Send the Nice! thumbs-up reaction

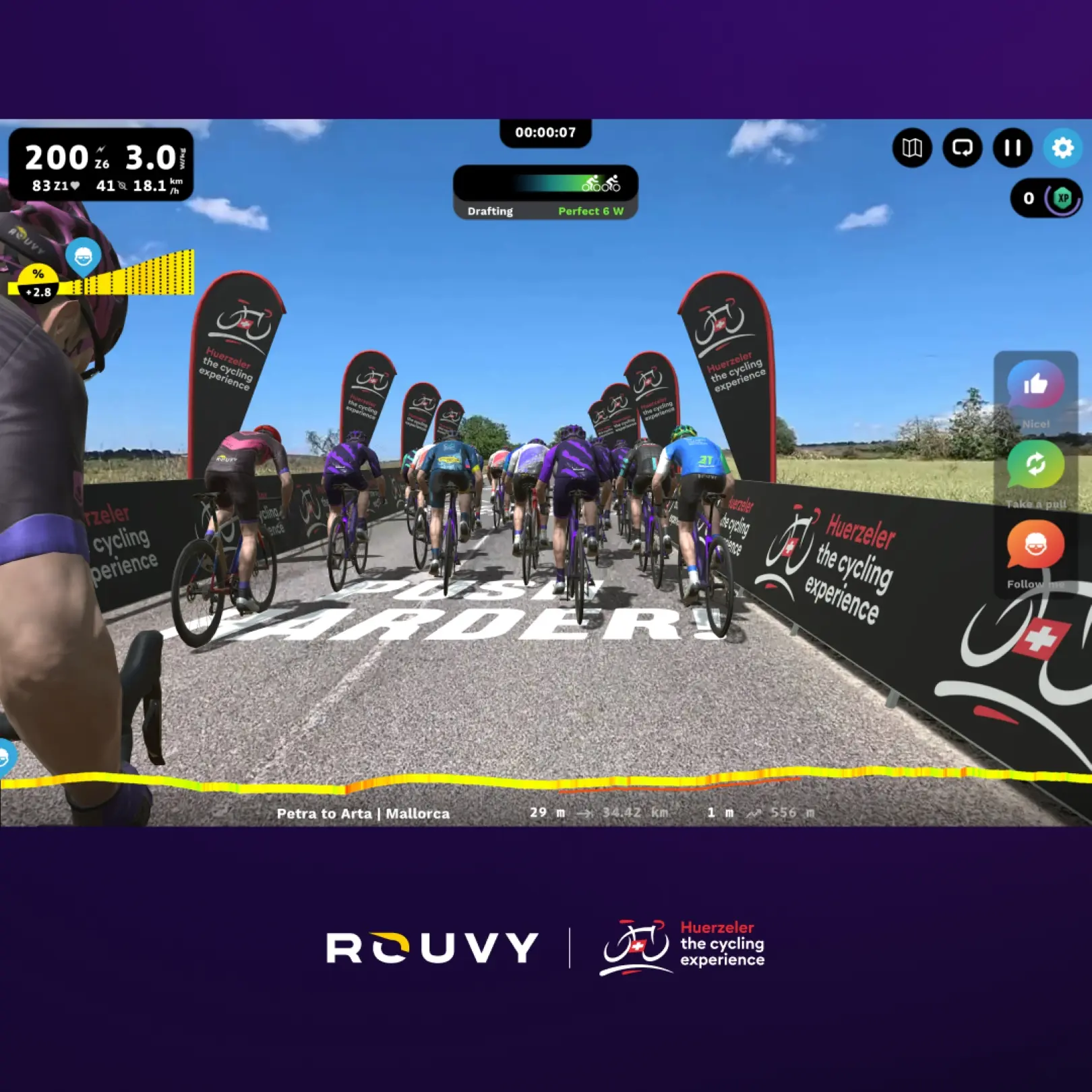click(x=1036, y=386)
